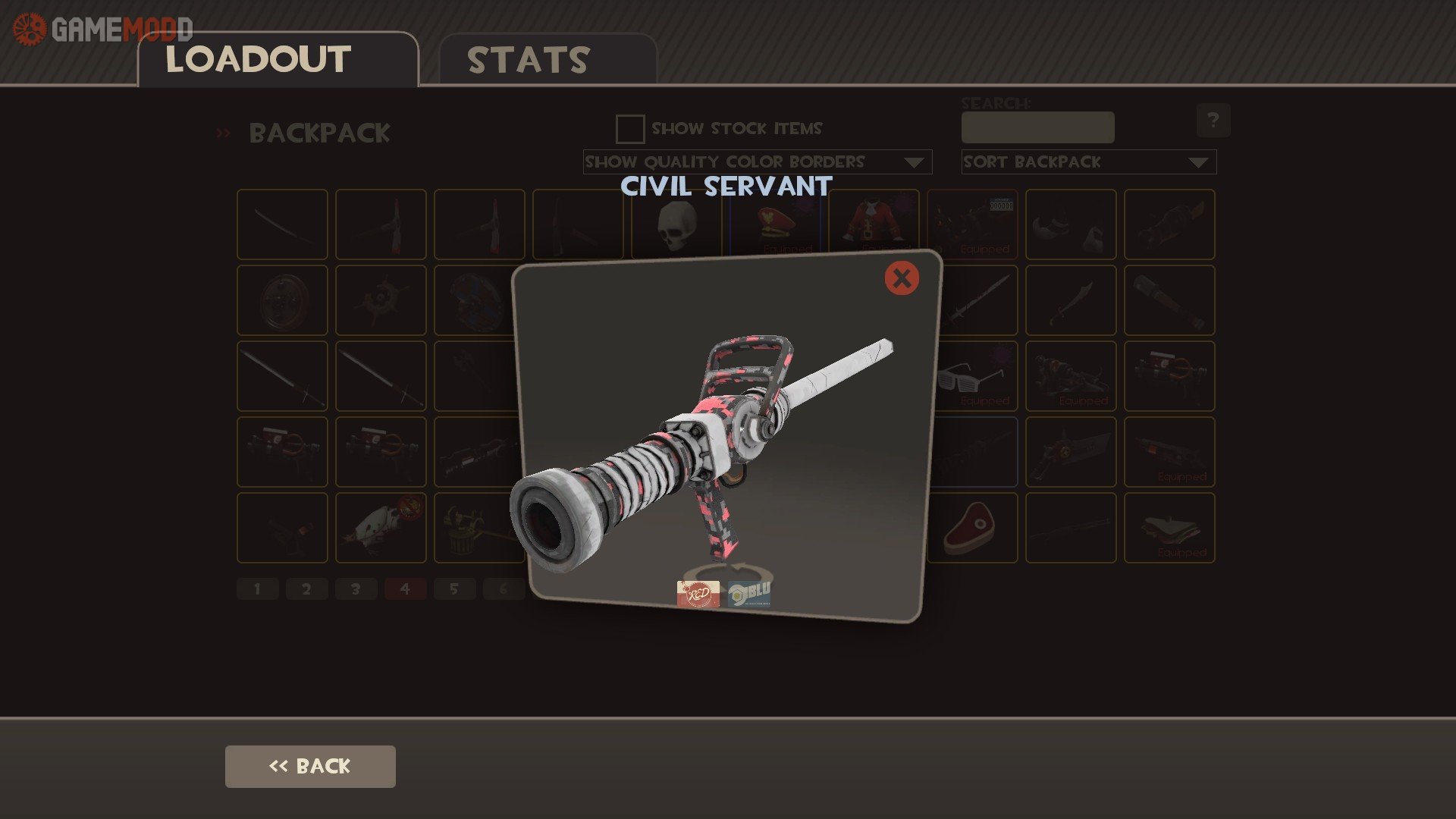Select the skull item slot
The image size is (1456, 819).
click(x=676, y=224)
